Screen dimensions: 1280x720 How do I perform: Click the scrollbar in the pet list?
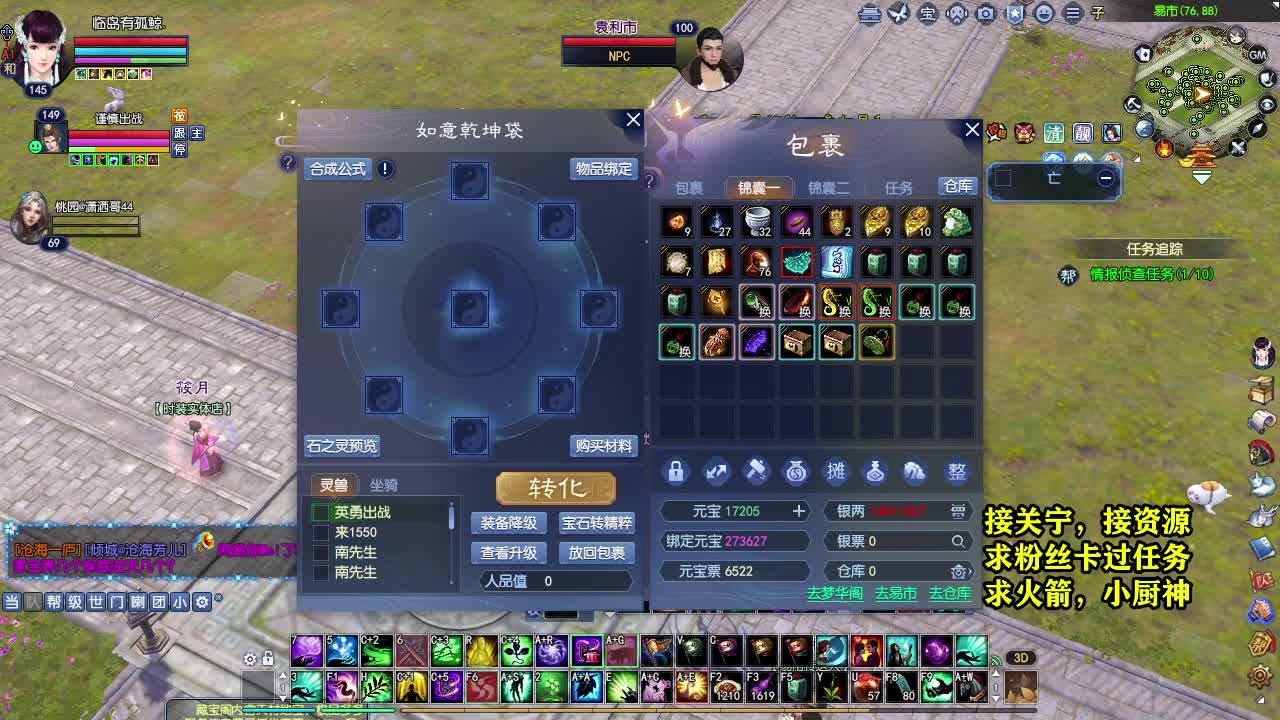point(452,515)
